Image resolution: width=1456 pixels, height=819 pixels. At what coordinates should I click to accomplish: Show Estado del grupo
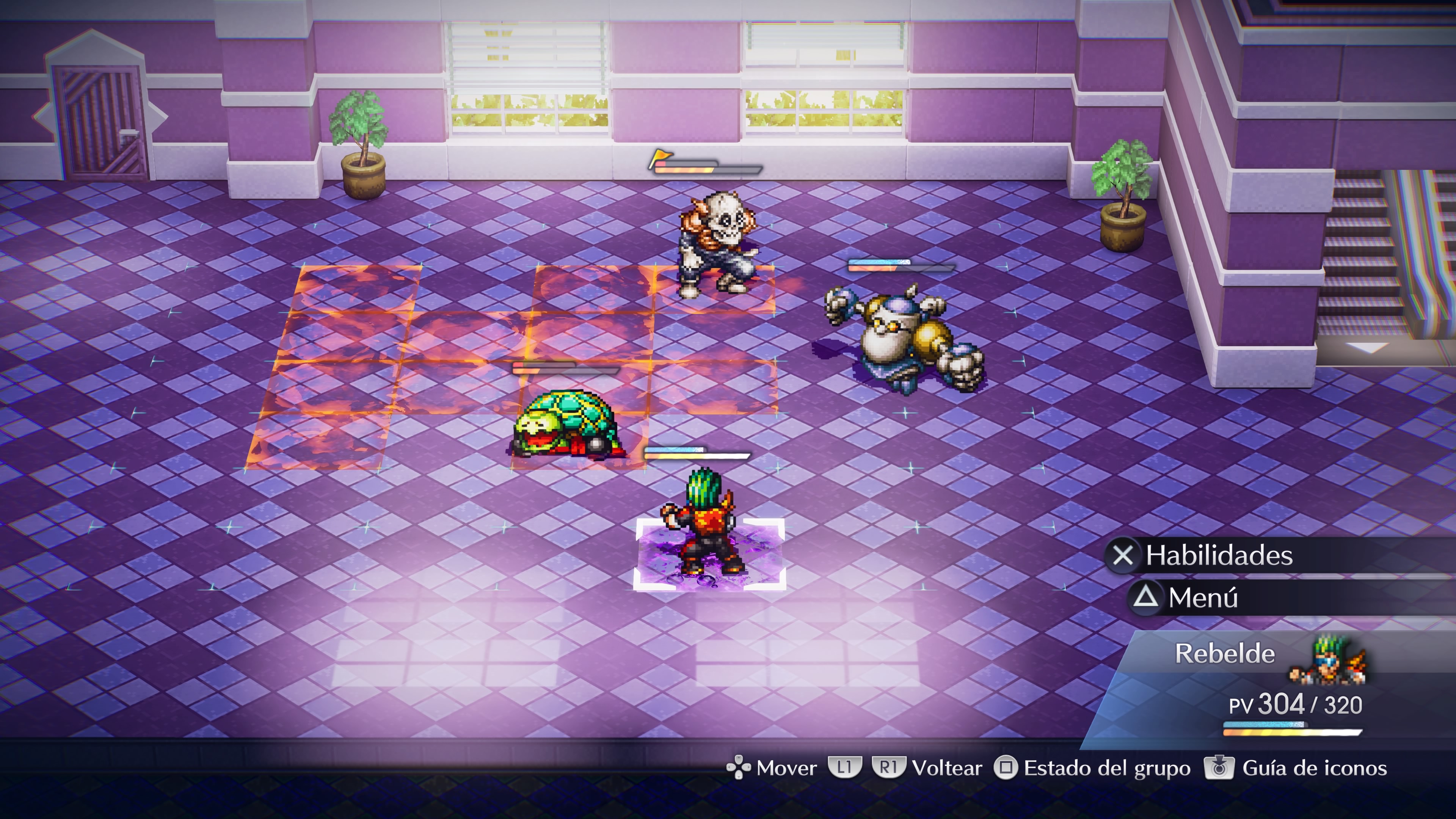(1106, 768)
